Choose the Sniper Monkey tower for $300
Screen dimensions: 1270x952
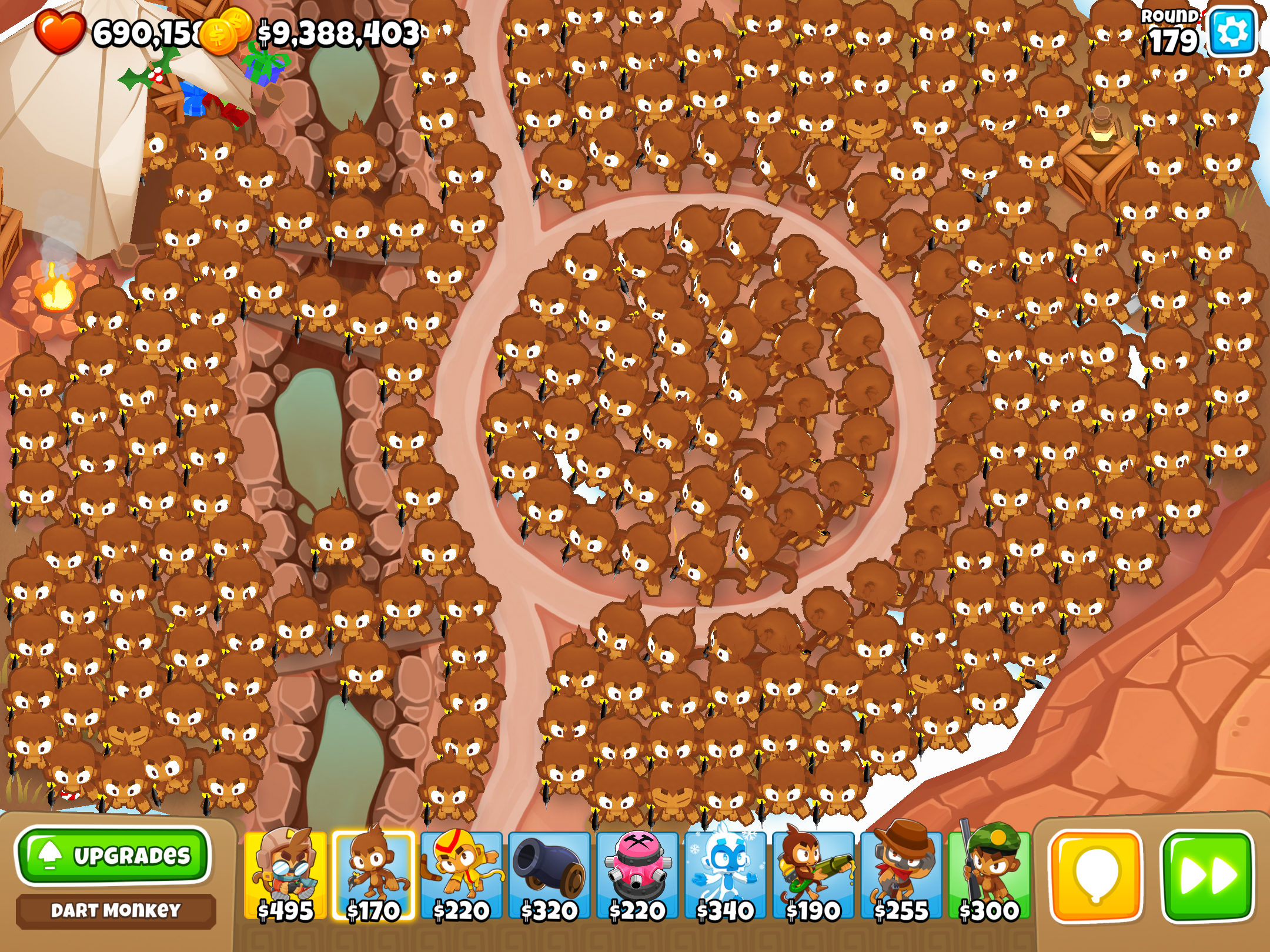[x=989, y=875]
